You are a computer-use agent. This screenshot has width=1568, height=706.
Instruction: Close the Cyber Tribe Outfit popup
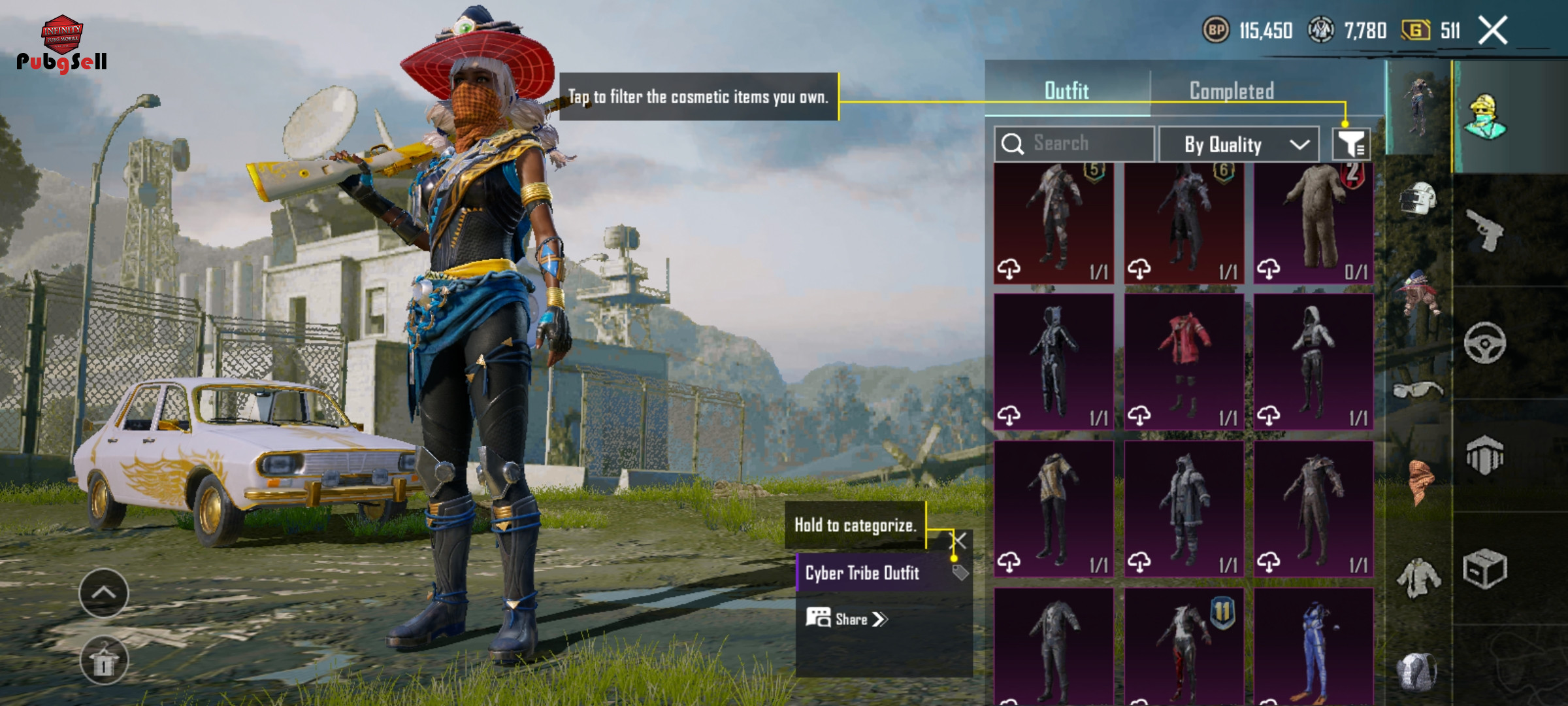click(958, 541)
